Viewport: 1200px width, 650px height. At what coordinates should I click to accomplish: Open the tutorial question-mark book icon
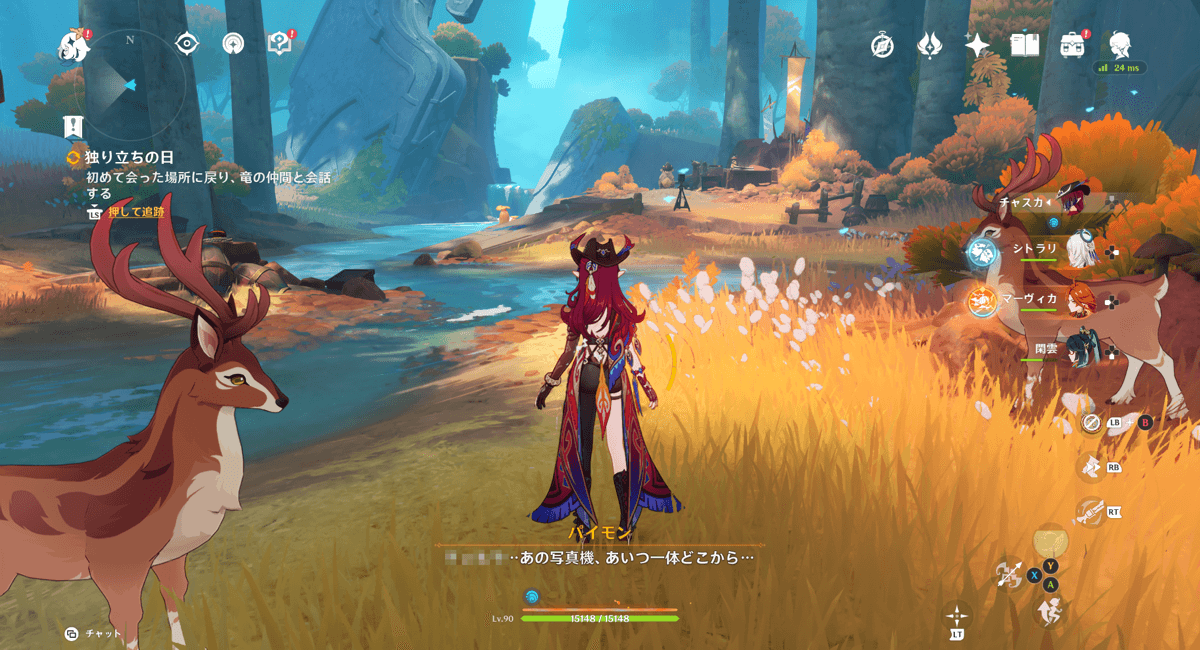point(279,43)
